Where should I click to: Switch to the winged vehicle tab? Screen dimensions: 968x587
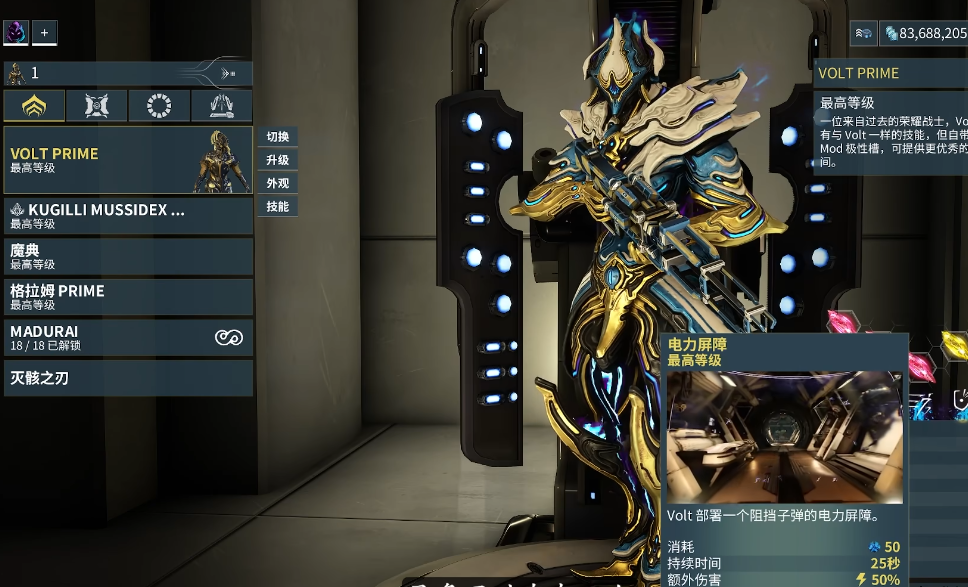tap(221, 106)
